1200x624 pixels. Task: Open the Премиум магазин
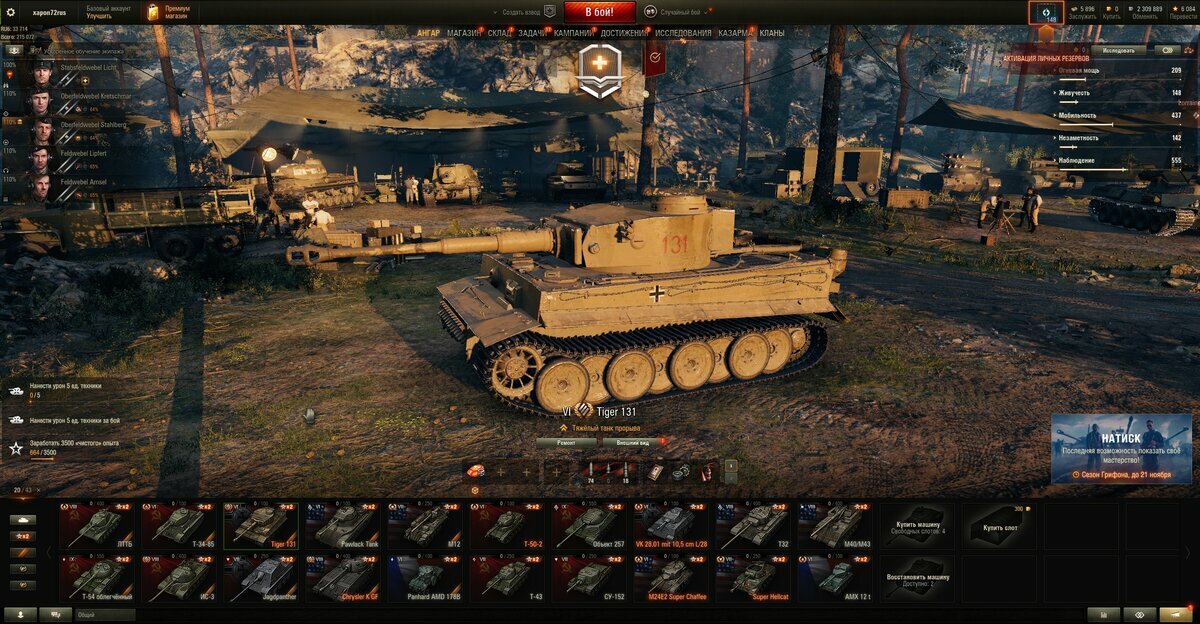pyautogui.click(x=168, y=12)
